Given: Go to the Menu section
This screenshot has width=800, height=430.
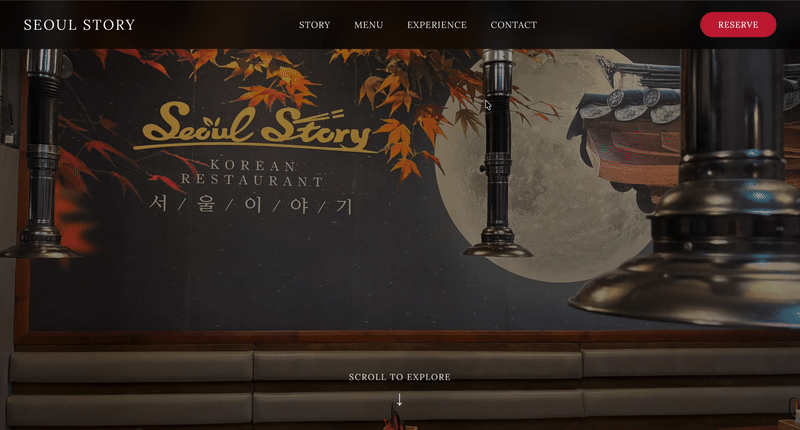Looking at the screenshot, I should click(368, 25).
